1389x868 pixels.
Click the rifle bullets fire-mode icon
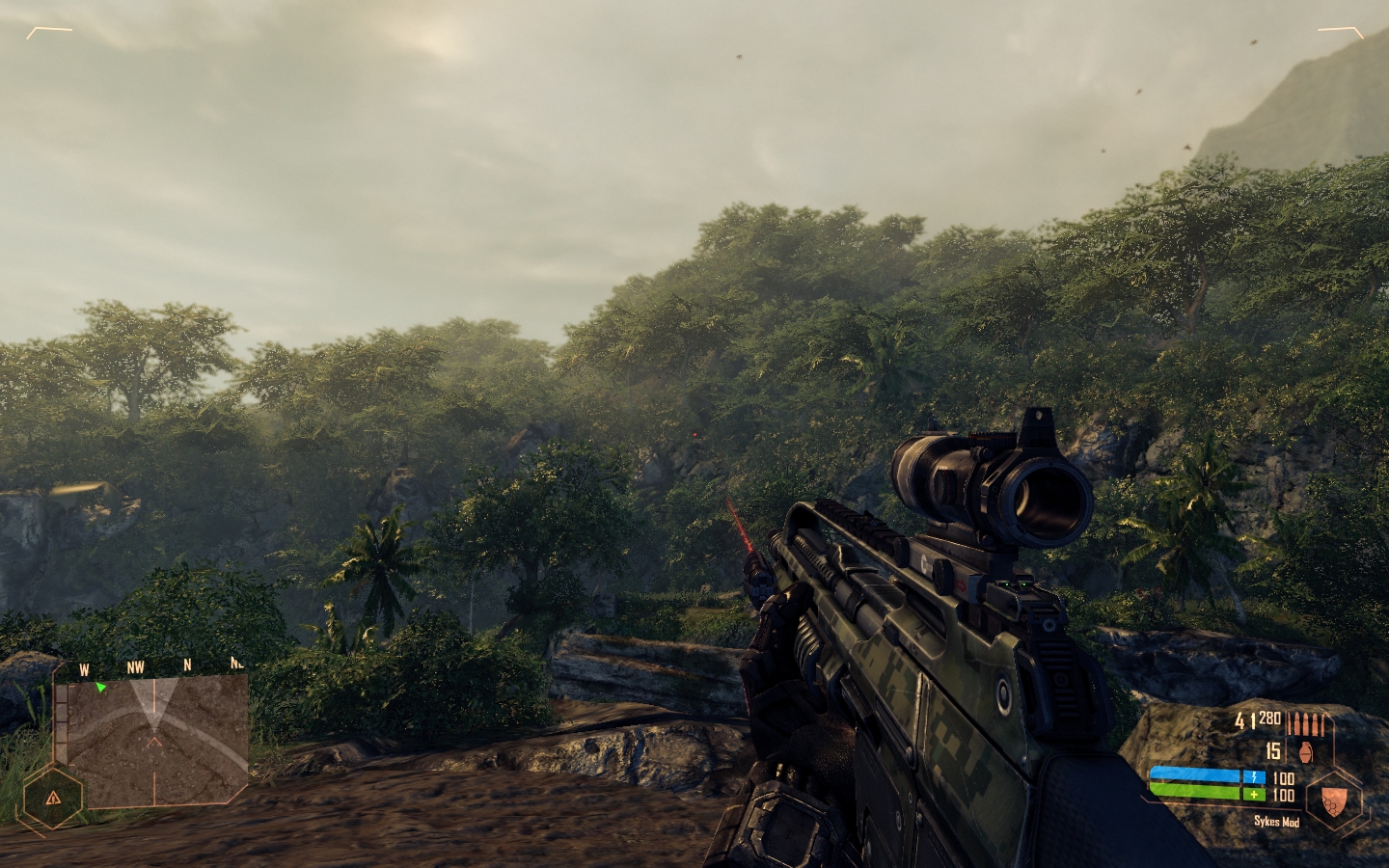coord(1305,723)
